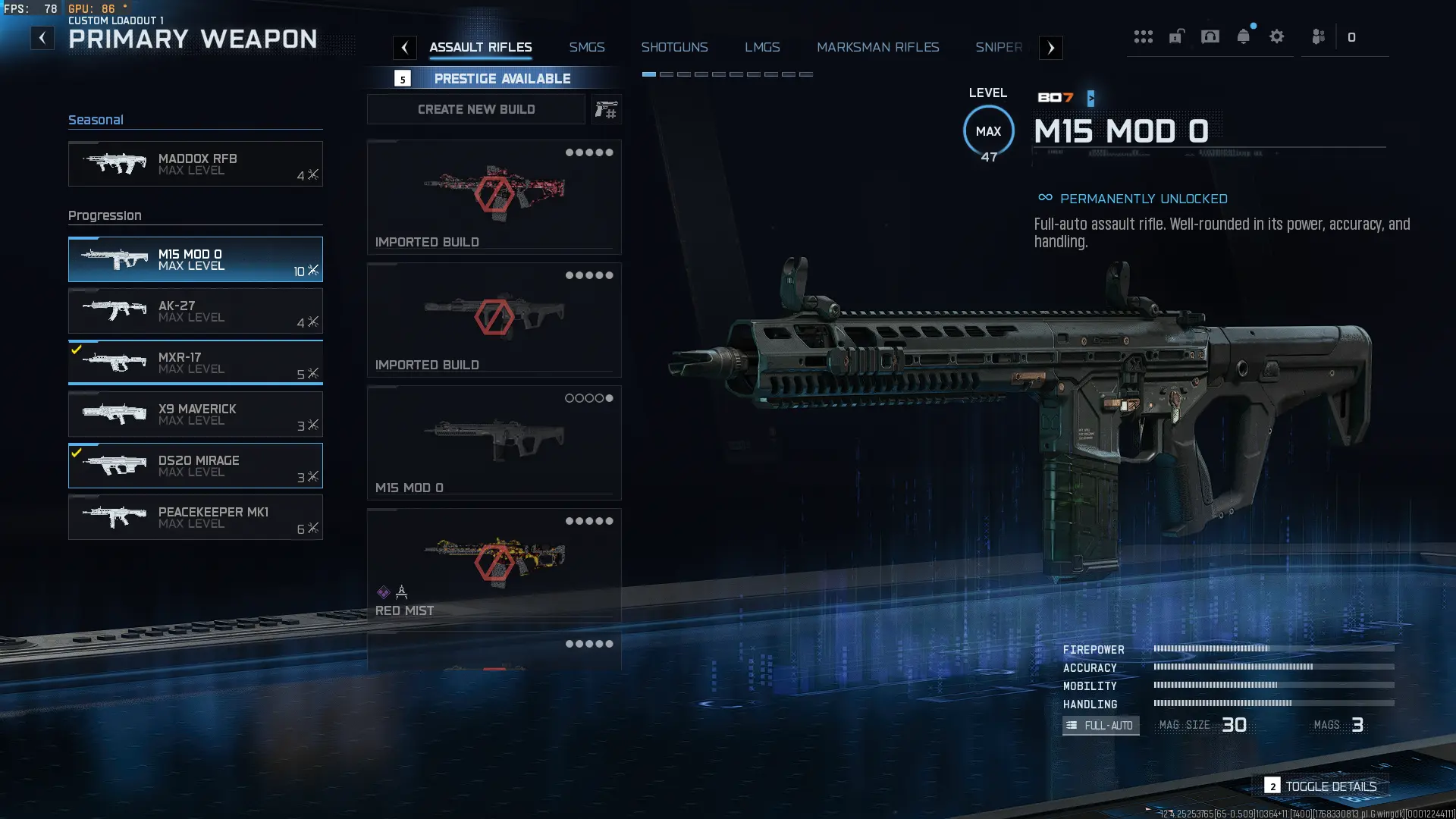The height and width of the screenshot is (819, 1456).
Task: Toggle the favorite checkmark on MXR-17
Action: 77,350
